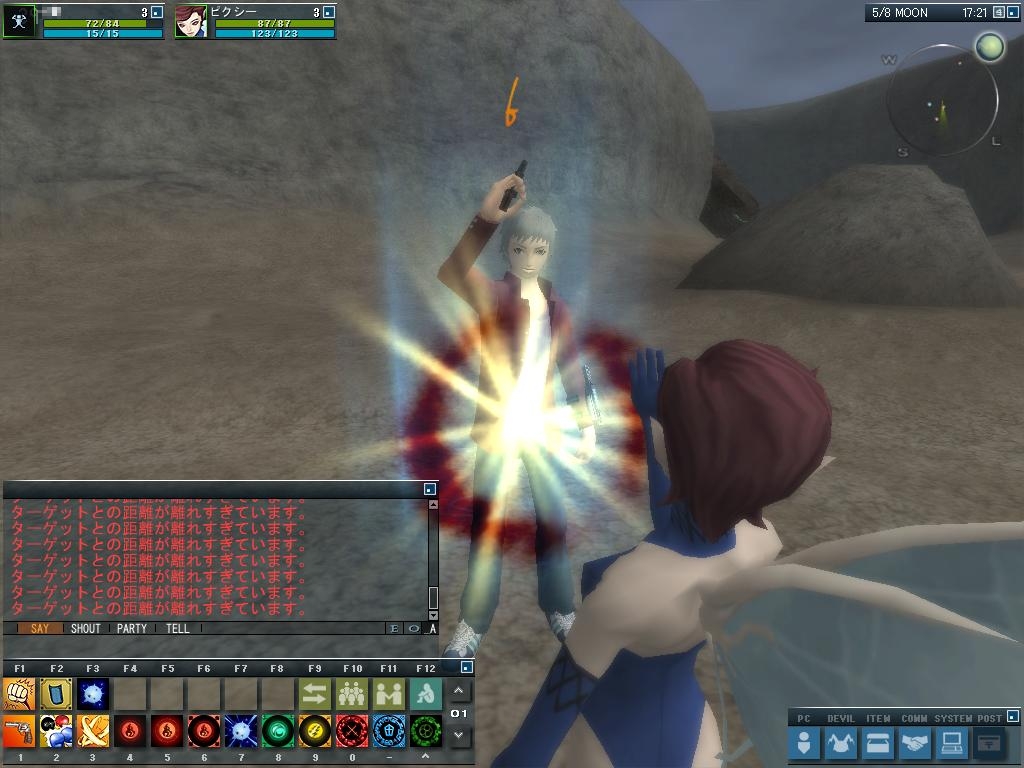This screenshot has height=768, width=1024.
Task: Select the Pixie party member portrait
Action: click(190, 21)
